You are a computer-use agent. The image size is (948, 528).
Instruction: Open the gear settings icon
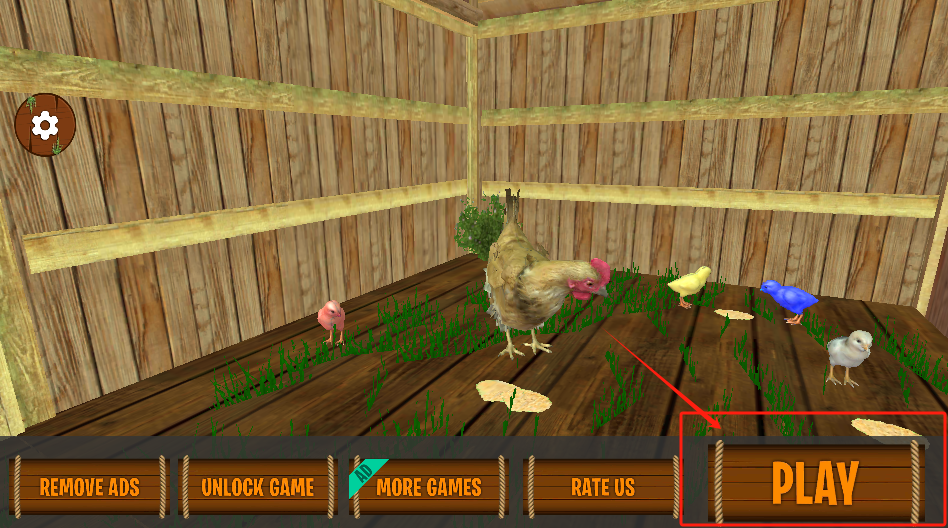(45, 125)
